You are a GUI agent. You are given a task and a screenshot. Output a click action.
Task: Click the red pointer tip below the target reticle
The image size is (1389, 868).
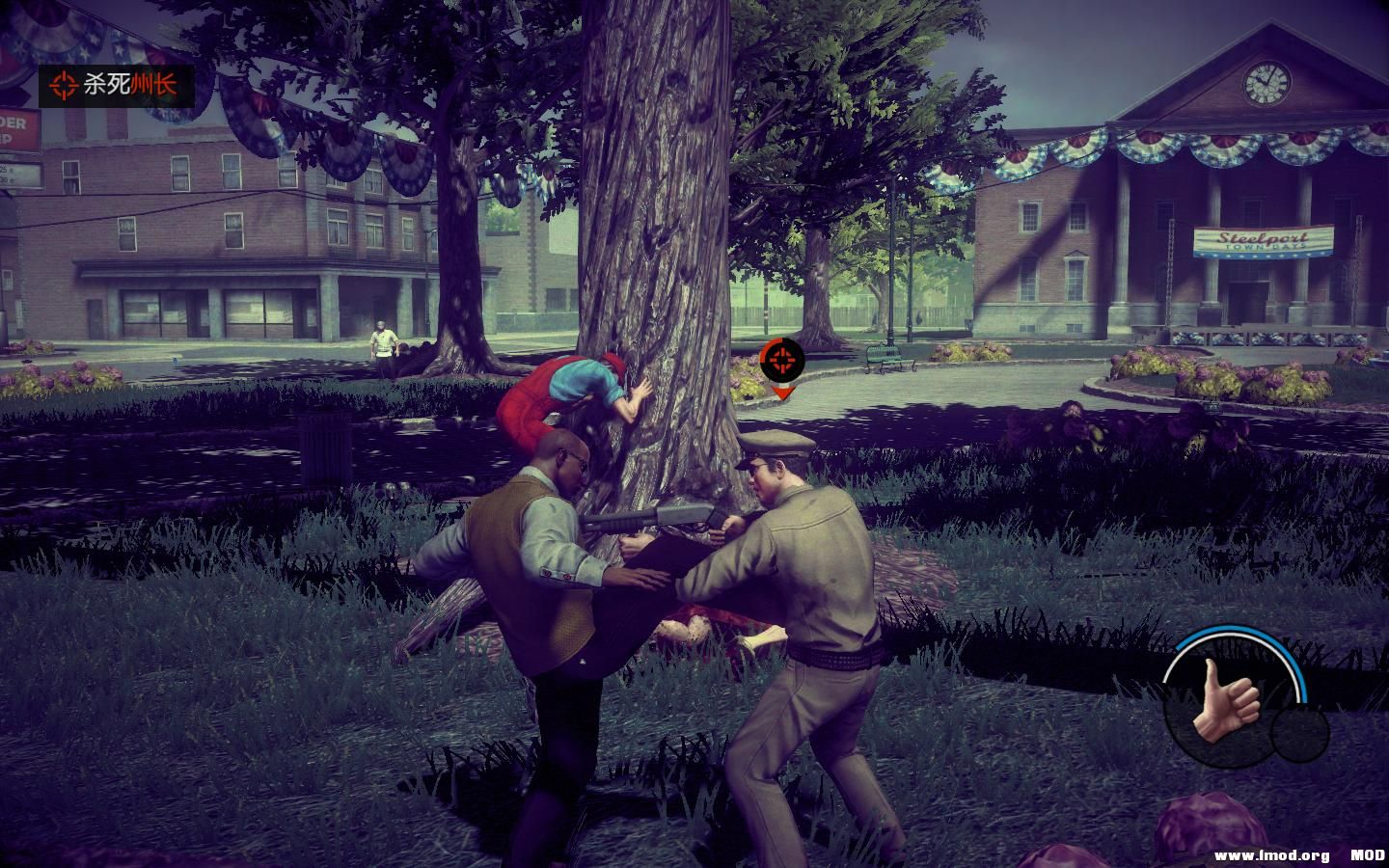tap(784, 393)
